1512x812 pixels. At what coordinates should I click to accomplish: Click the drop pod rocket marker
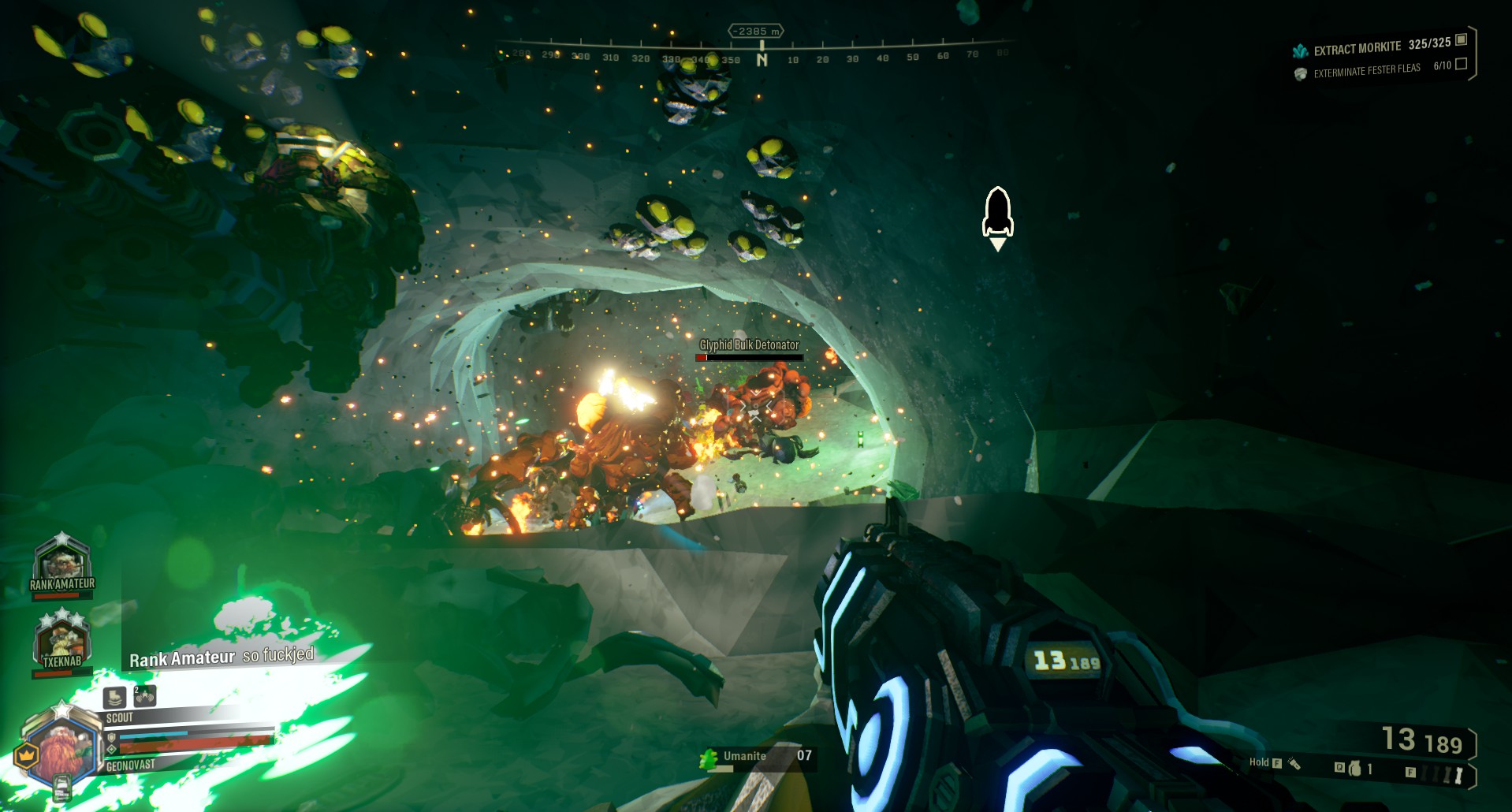tap(997, 213)
